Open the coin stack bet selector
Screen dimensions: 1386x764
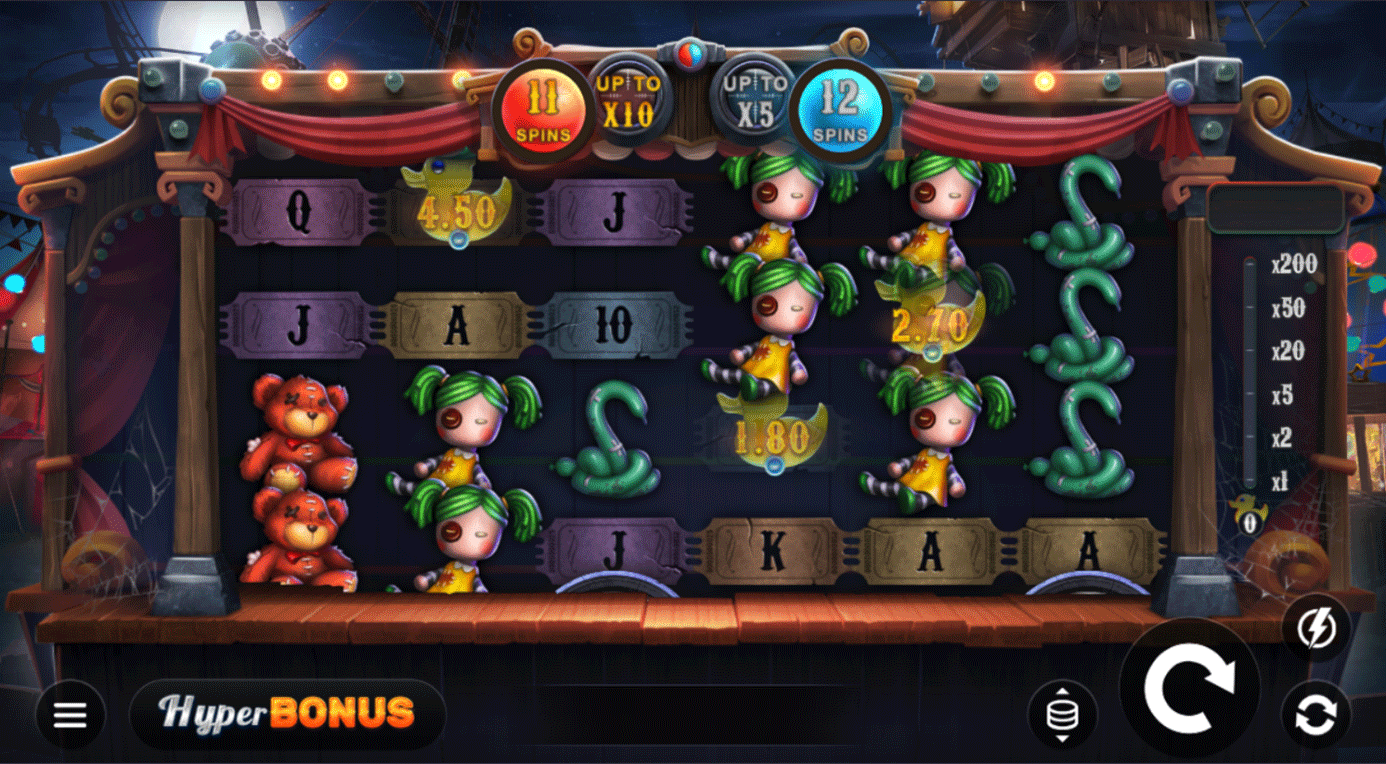click(1062, 714)
